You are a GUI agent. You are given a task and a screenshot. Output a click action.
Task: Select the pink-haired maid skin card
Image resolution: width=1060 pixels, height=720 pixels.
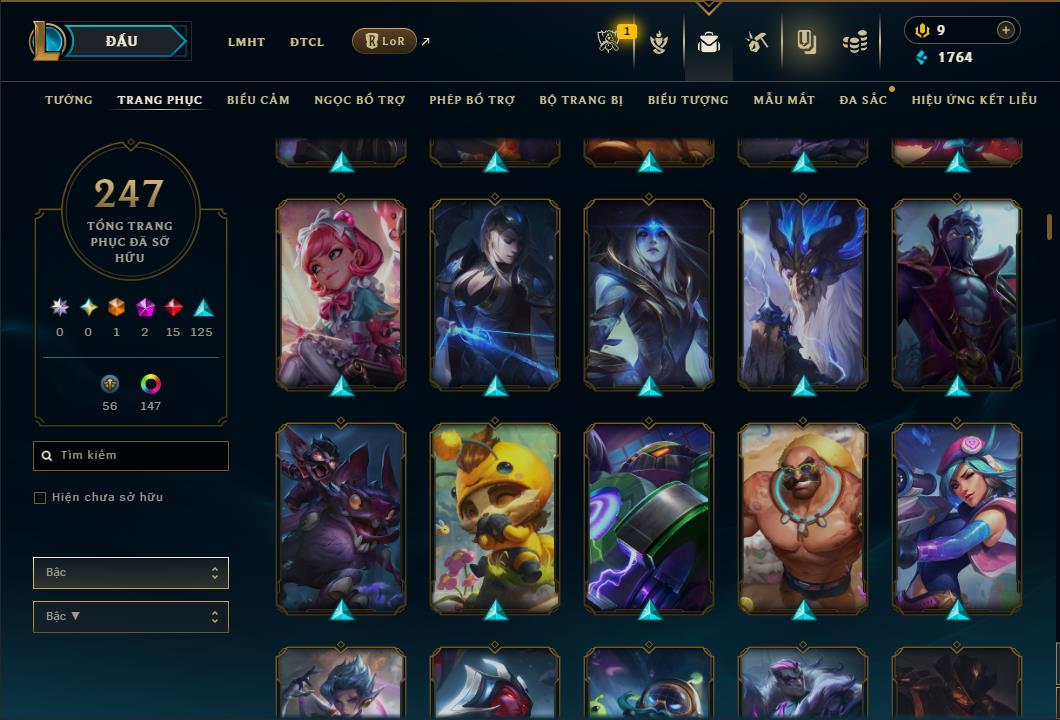click(341, 293)
